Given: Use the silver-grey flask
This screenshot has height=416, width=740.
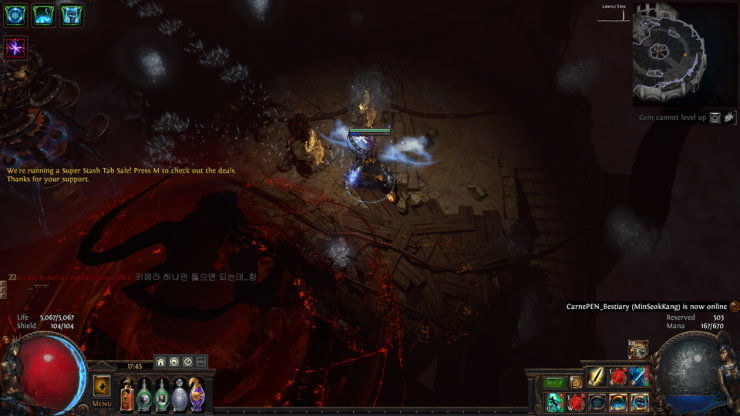Looking at the screenshot, I should pos(179,394).
